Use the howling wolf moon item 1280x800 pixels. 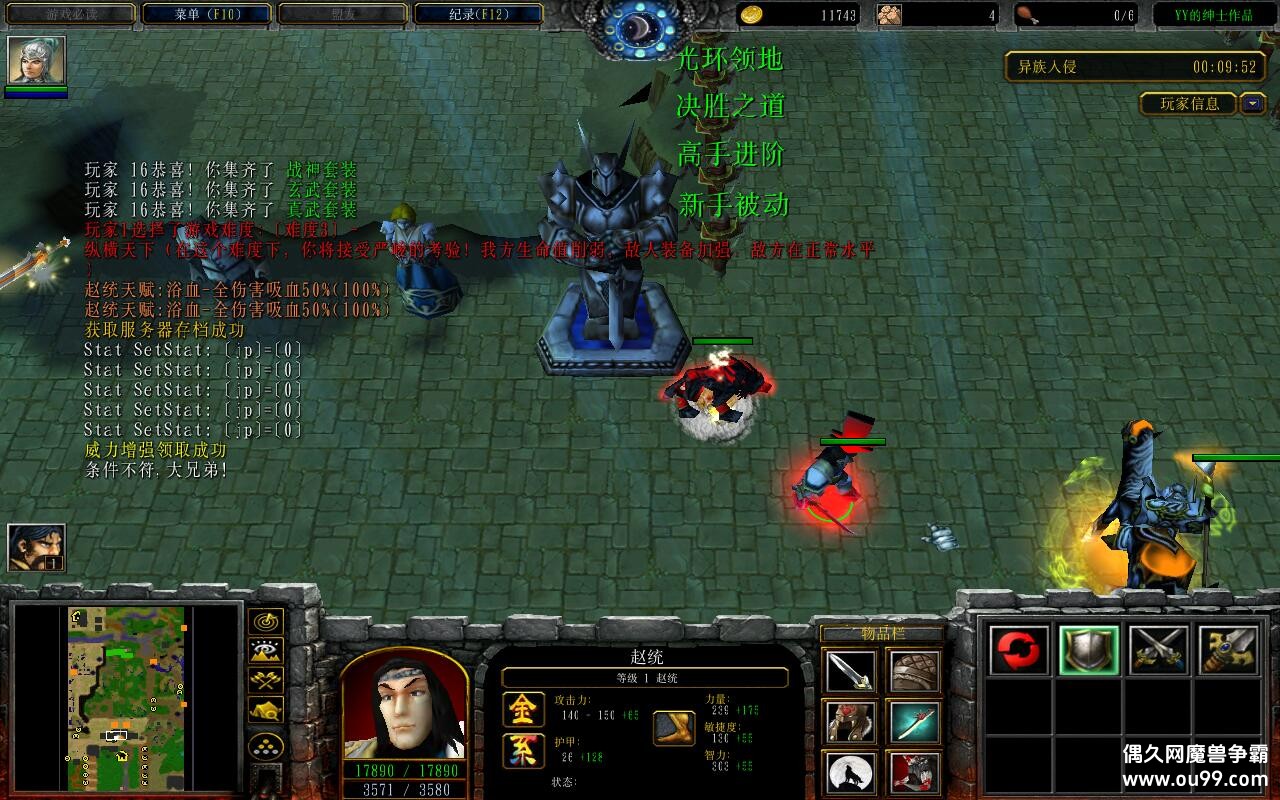(x=851, y=773)
